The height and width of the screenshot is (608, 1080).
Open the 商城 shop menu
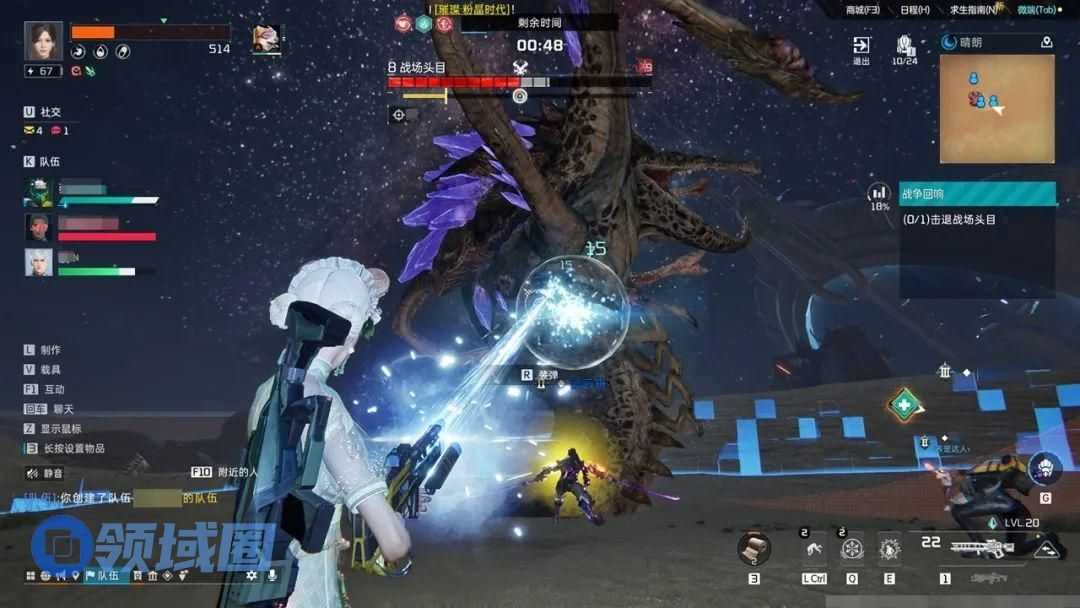(862, 10)
